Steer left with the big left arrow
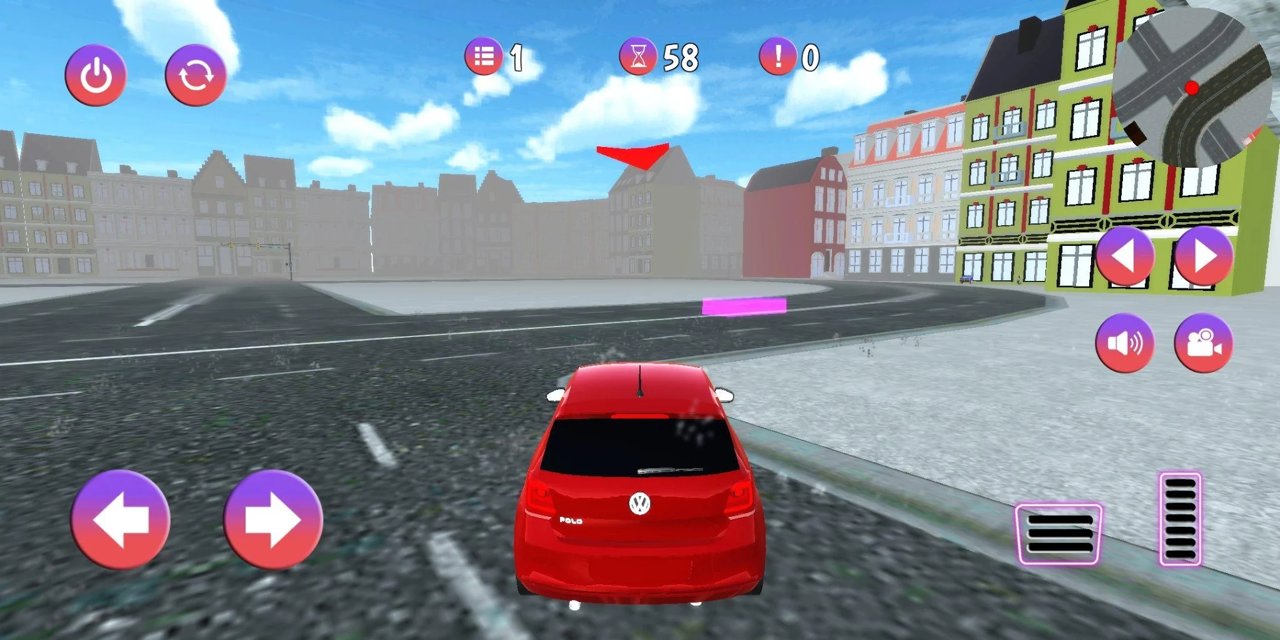Viewport: 1280px width, 640px height. tap(121, 520)
